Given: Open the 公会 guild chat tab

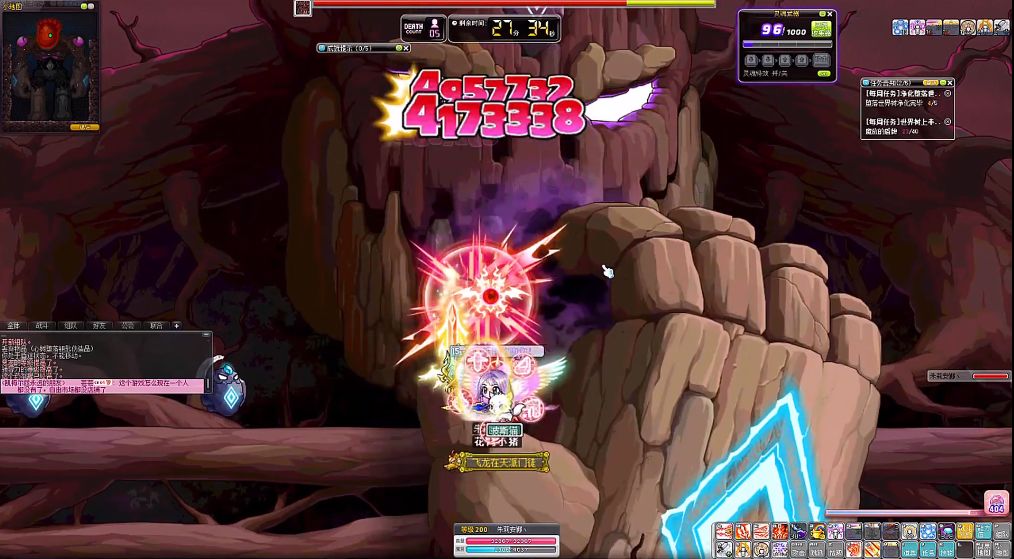Looking at the screenshot, I should [x=128, y=325].
